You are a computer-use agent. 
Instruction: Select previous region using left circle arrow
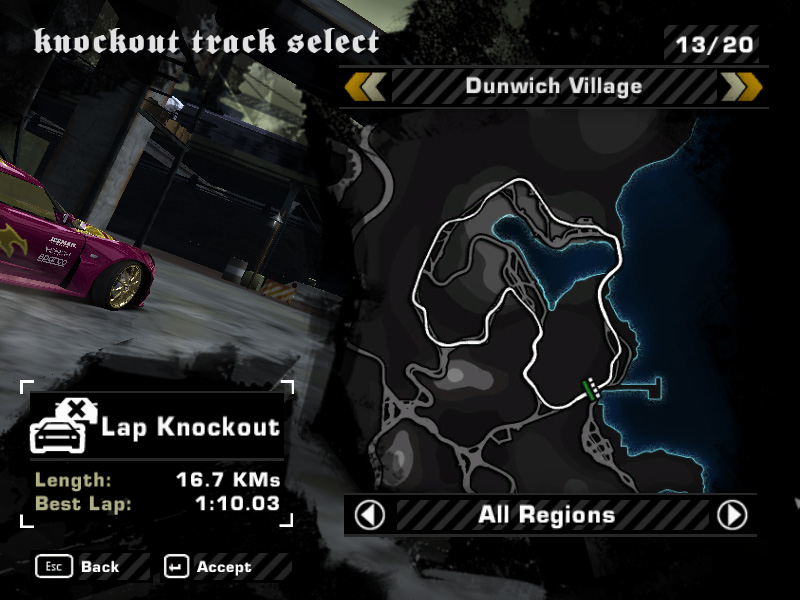click(x=370, y=516)
